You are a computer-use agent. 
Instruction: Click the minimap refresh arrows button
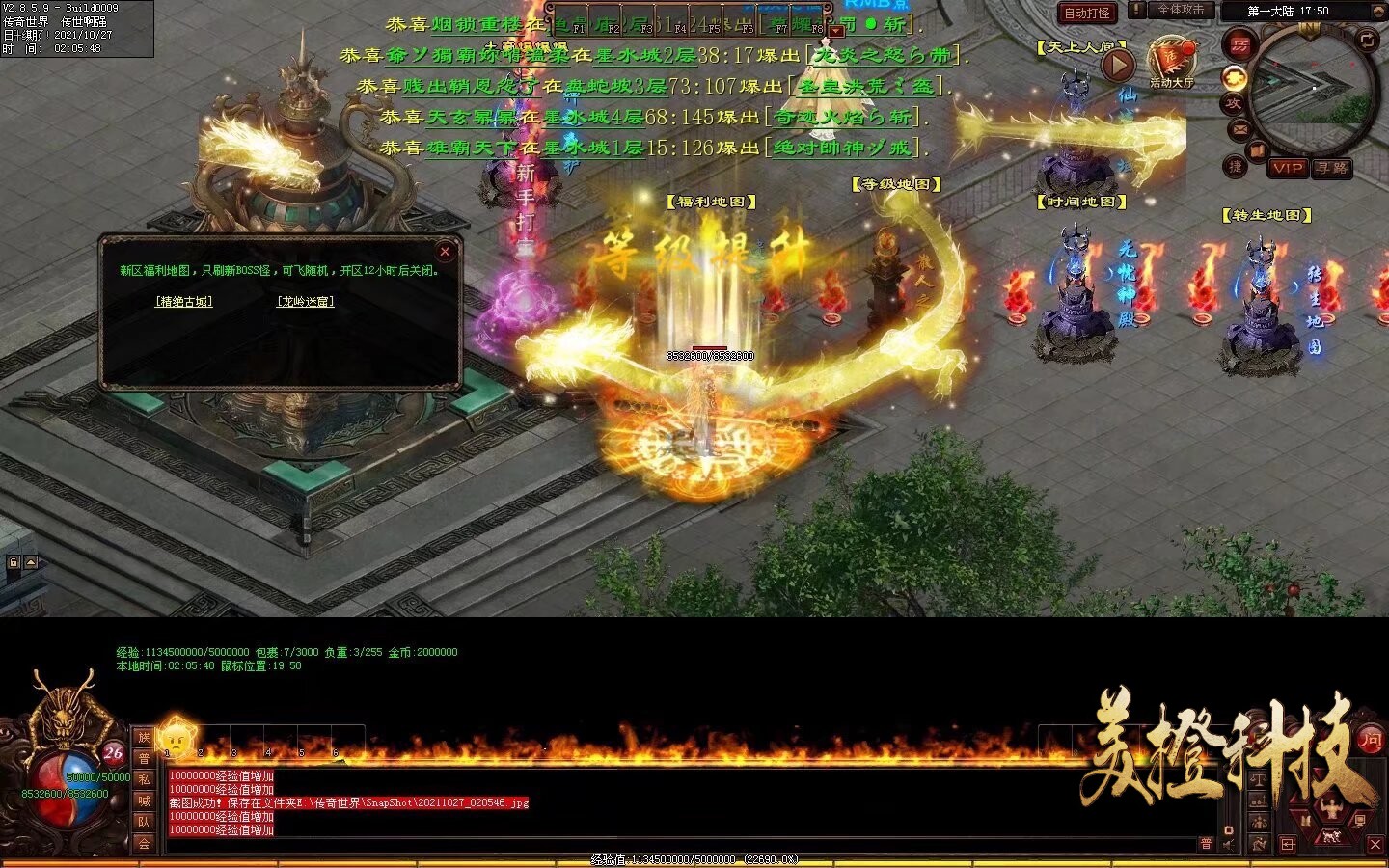click(1368, 39)
